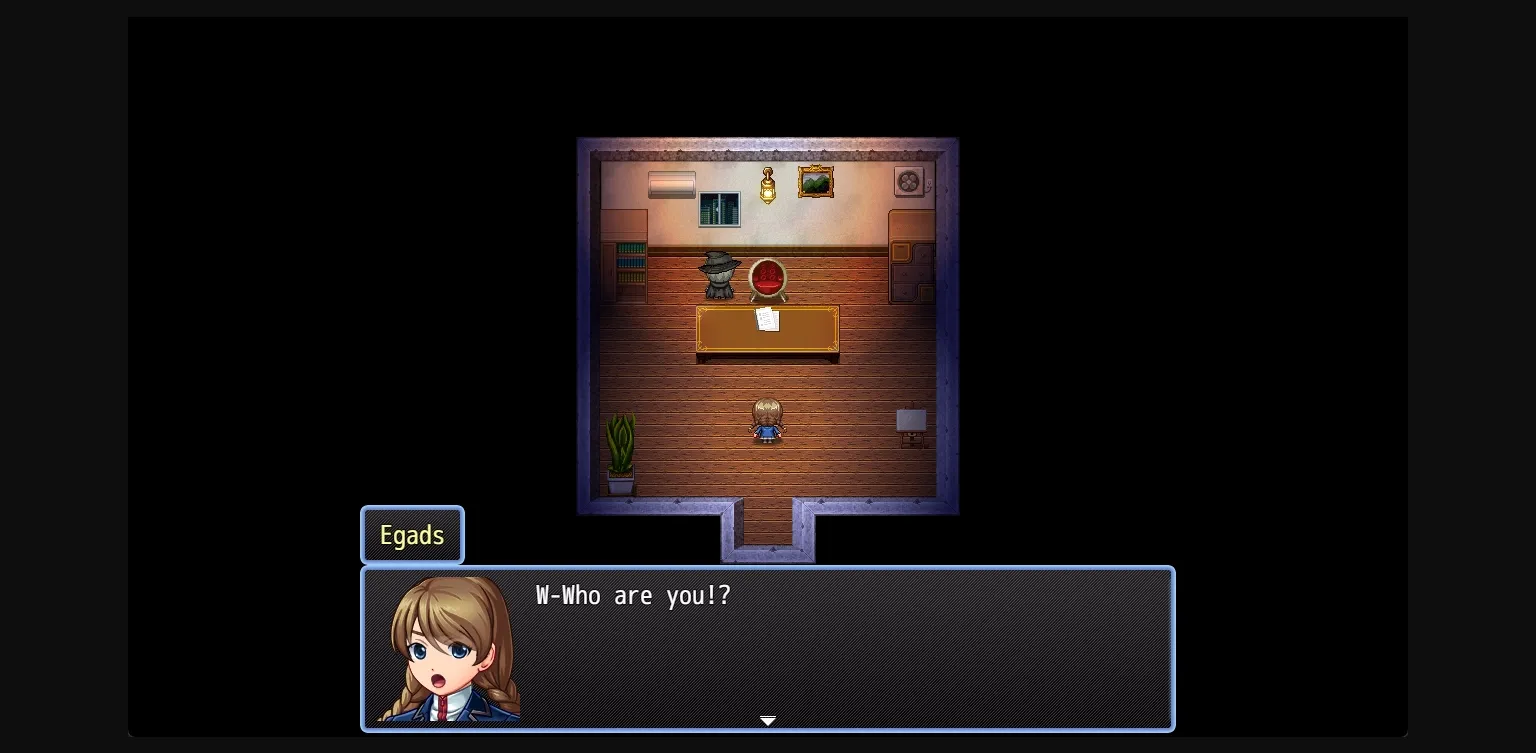Click the text W-Who are you!?
The height and width of the screenshot is (753, 1536).
coord(632,595)
